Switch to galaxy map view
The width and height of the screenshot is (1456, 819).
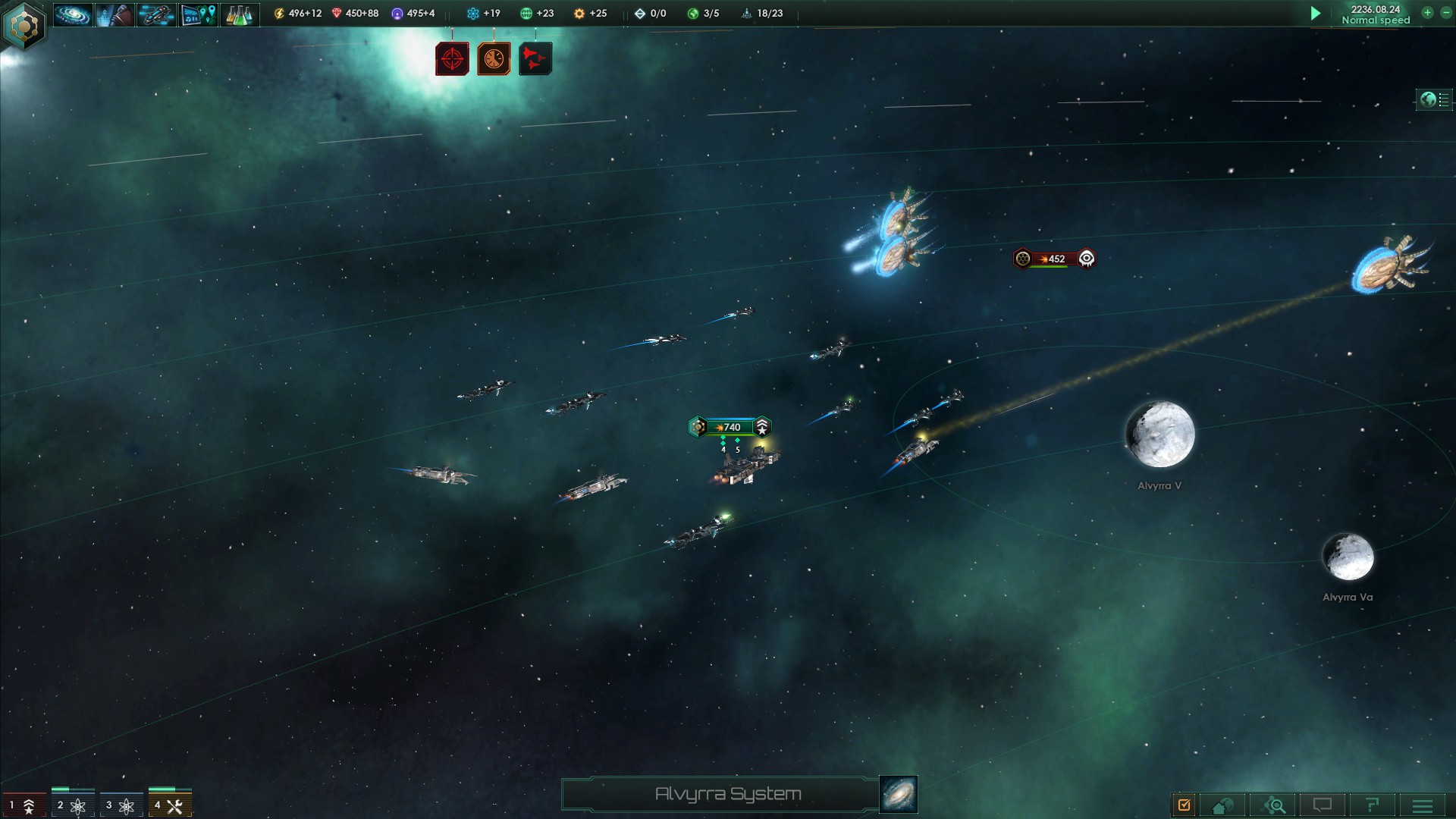point(899,794)
